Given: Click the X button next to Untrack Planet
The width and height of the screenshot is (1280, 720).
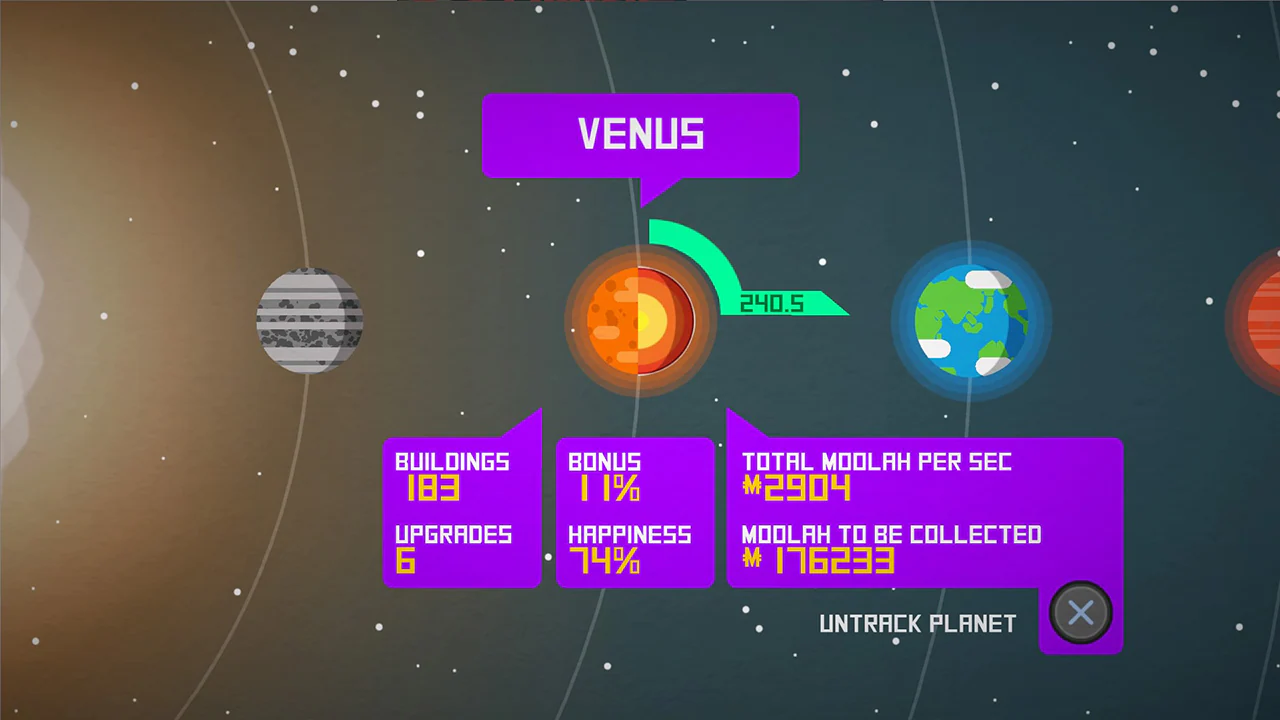Looking at the screenshot, I should point(1080,612).
